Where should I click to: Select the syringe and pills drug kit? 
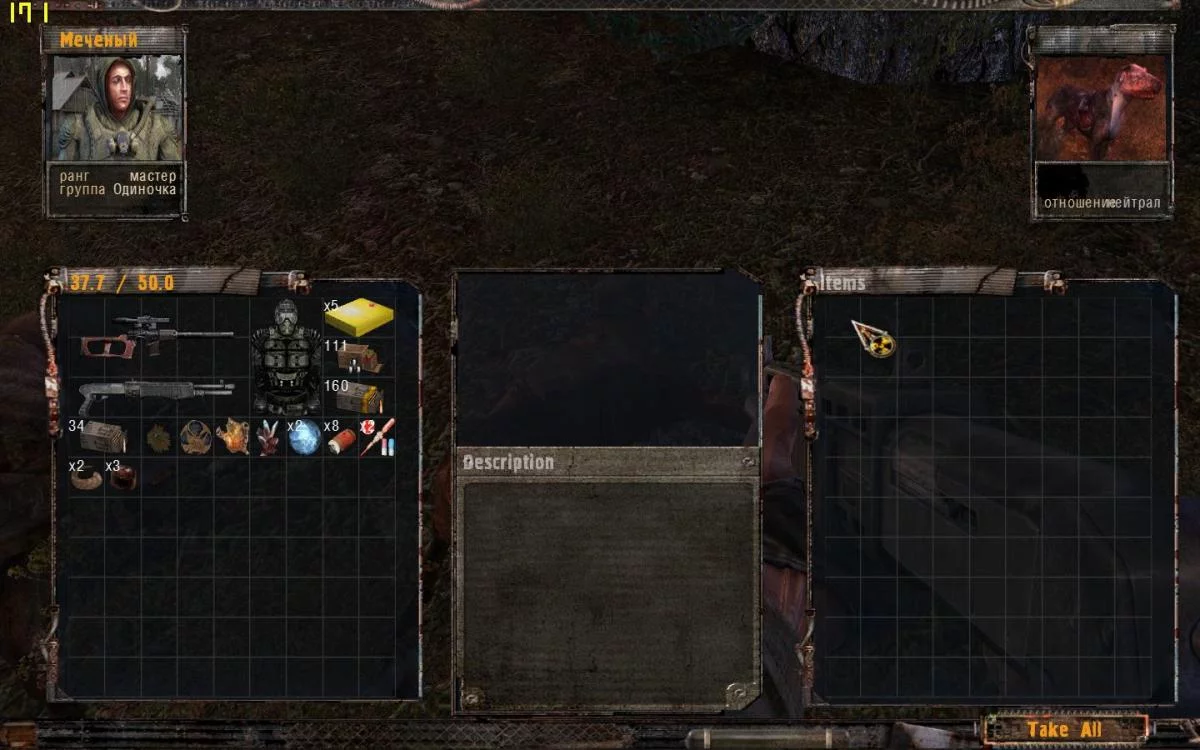378,437
